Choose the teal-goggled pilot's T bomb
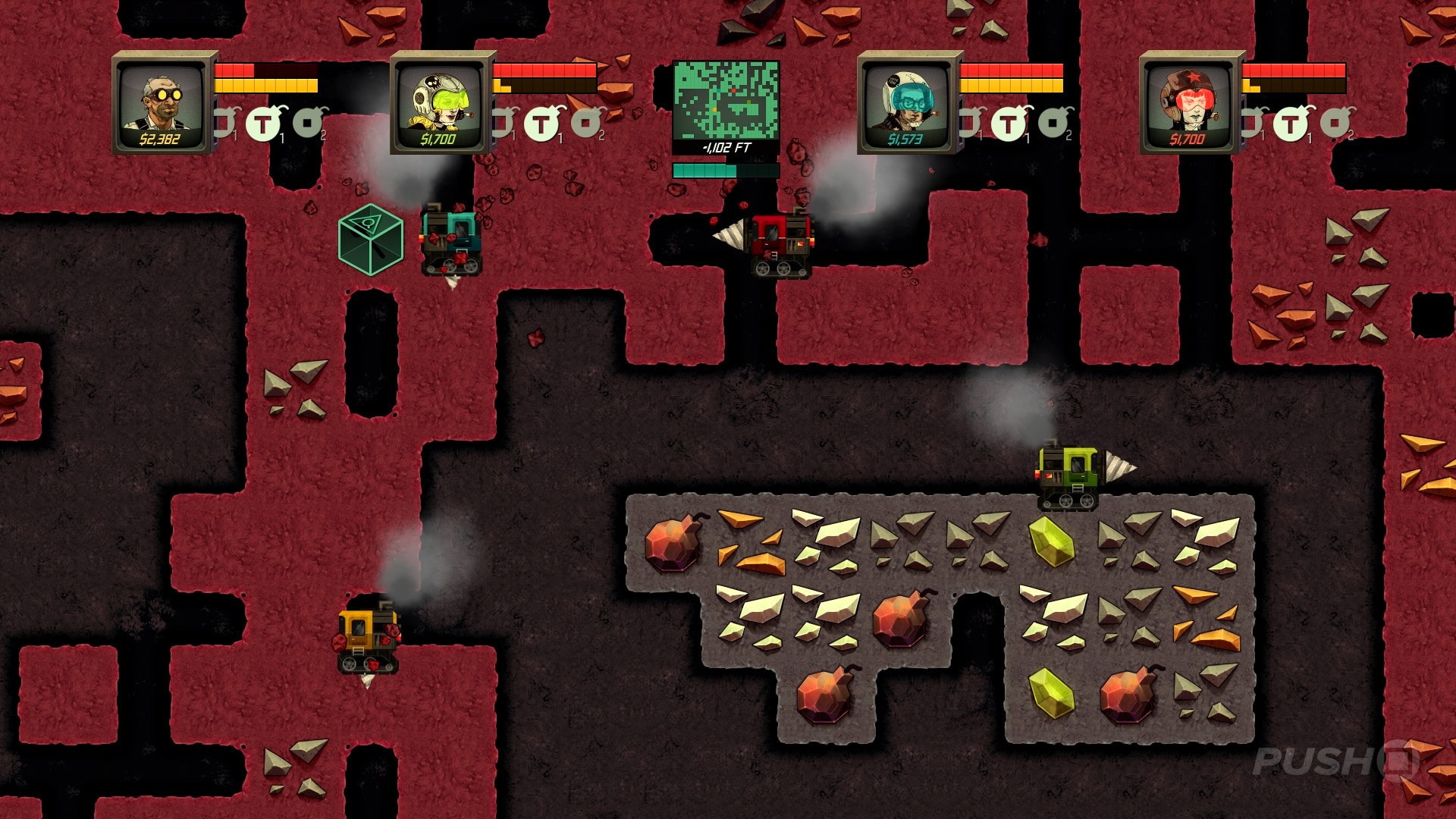Image resolution: width=1456 pixels, height=819 pixels. click(1009, 124)
